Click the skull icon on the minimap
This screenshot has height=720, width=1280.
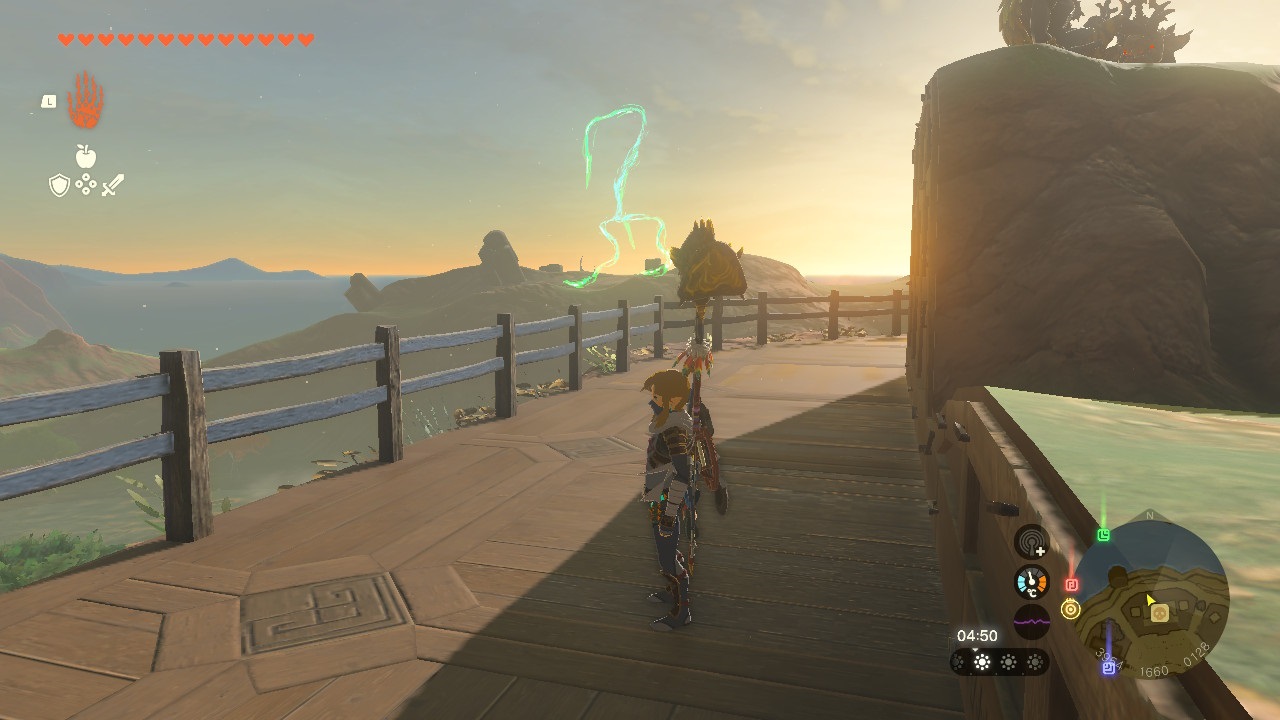tap(1159, 613)
